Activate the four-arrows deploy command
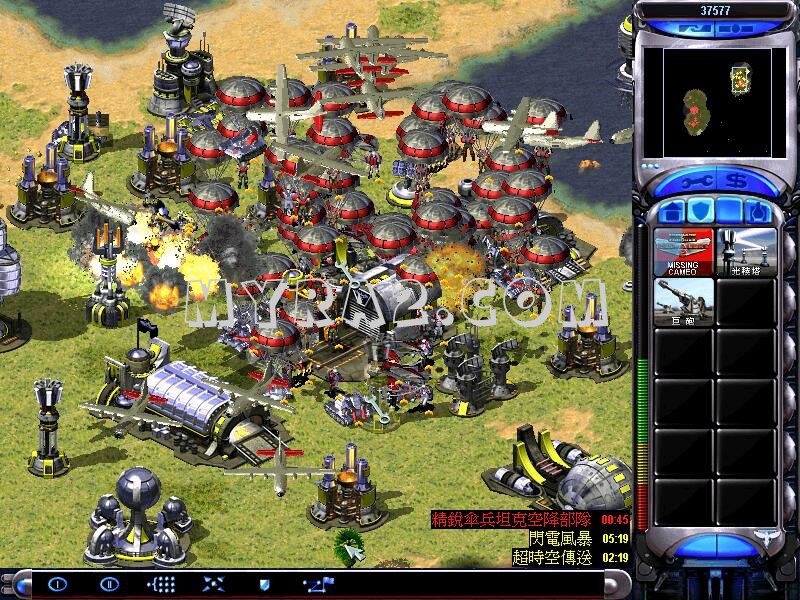This screenshot has height=600, width=800. pyautogui.click(x=213, y=585)
